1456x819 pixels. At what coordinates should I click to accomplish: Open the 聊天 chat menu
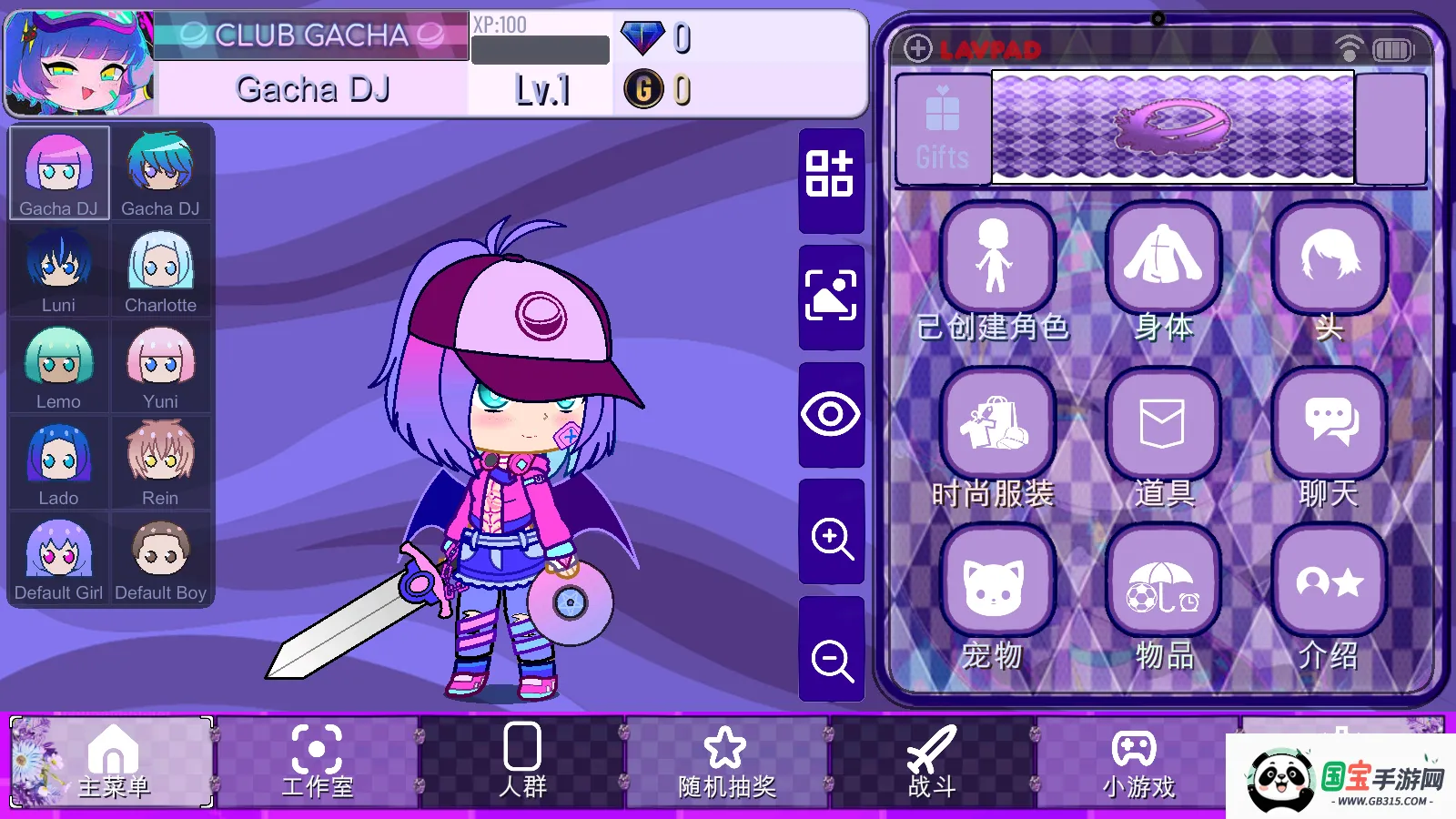[1330, 425]
